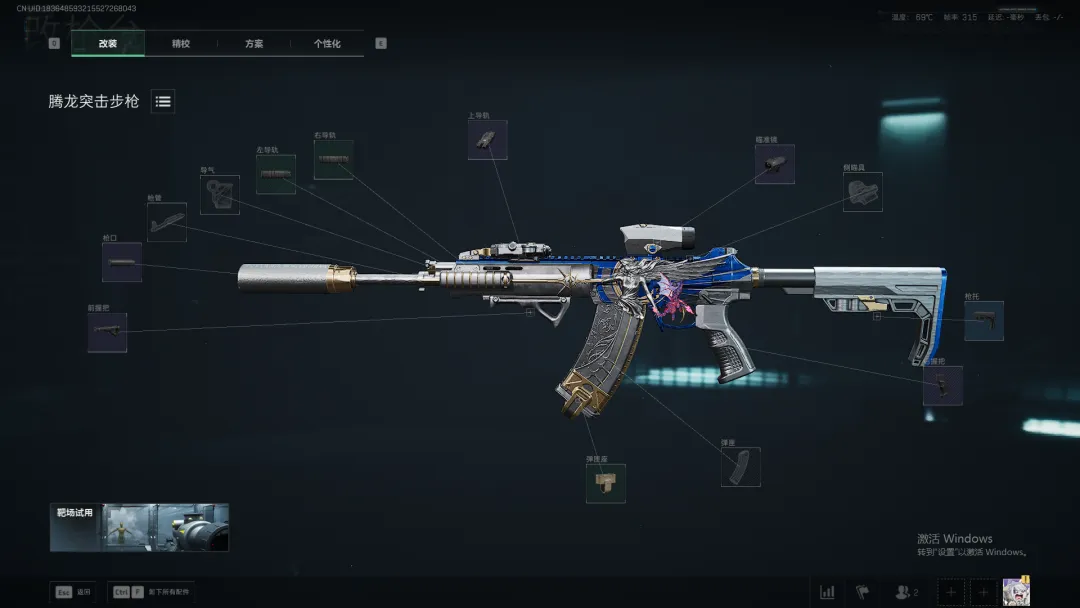This screenshot has height=608, width=1080.
Task: Open the 弹匣座 magazine well slot
Action: click(605, 483)
